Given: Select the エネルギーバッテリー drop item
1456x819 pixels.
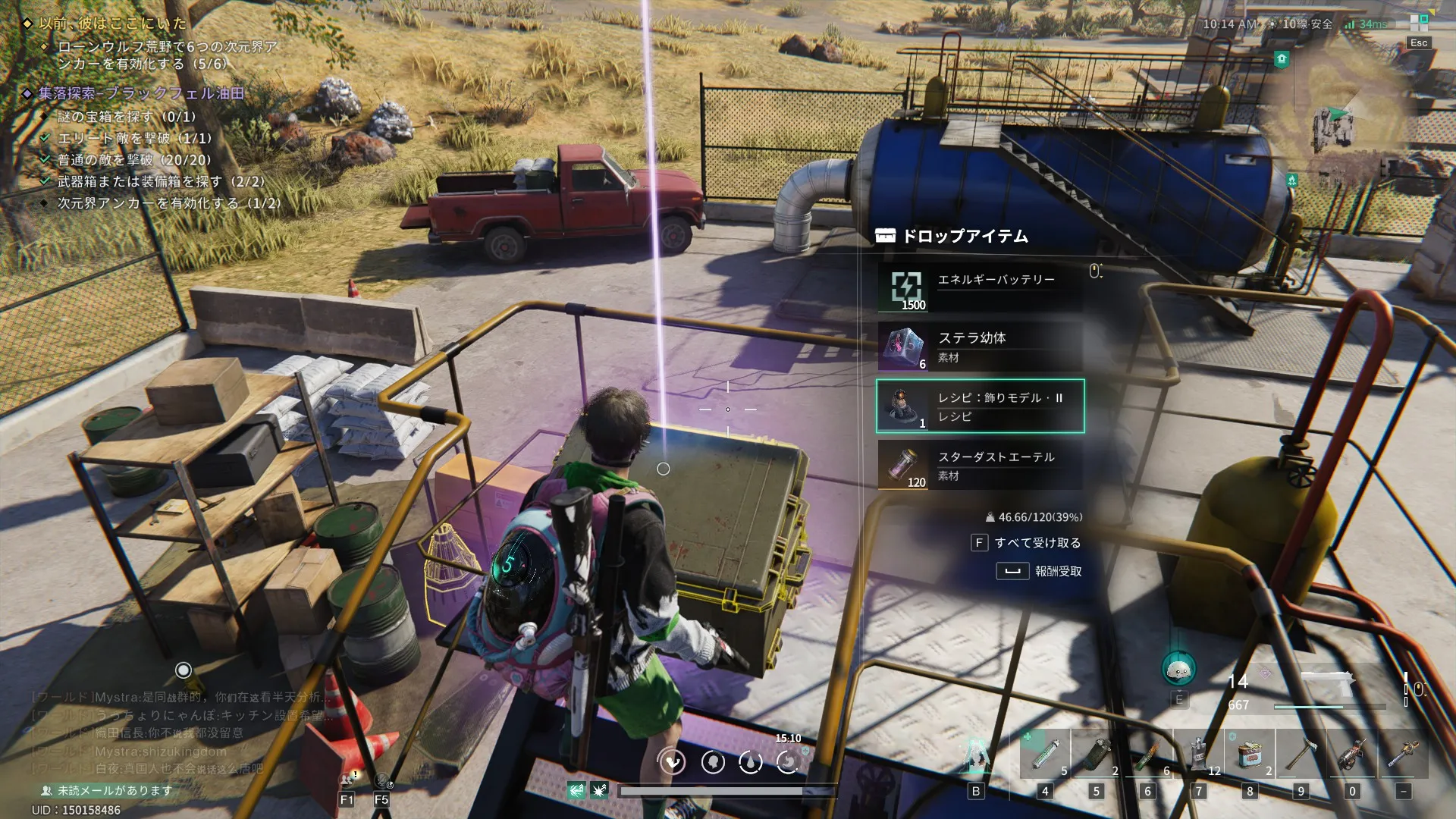Looking at the screenshot, I should pos(980,288).
